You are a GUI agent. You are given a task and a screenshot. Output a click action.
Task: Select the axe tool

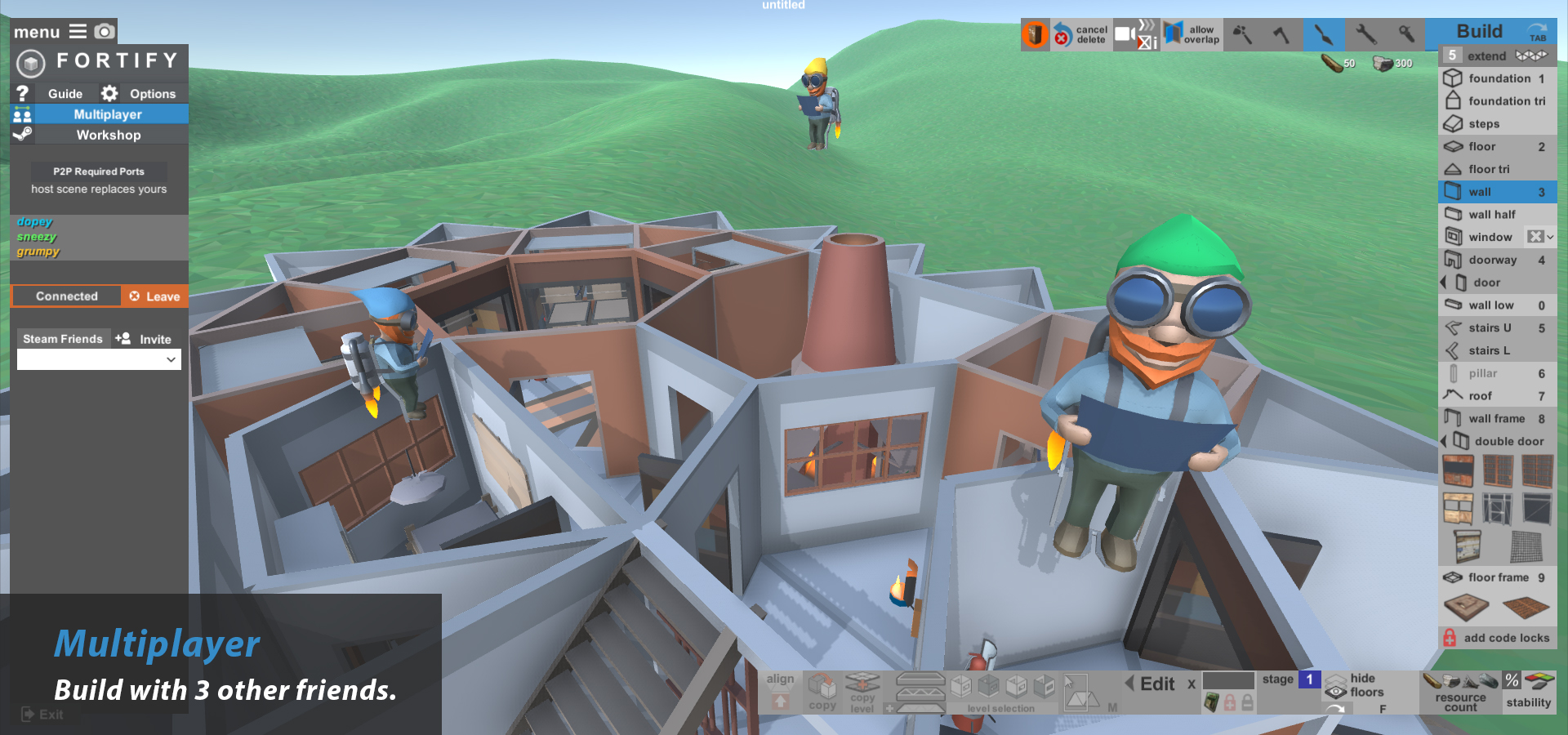1283,34
